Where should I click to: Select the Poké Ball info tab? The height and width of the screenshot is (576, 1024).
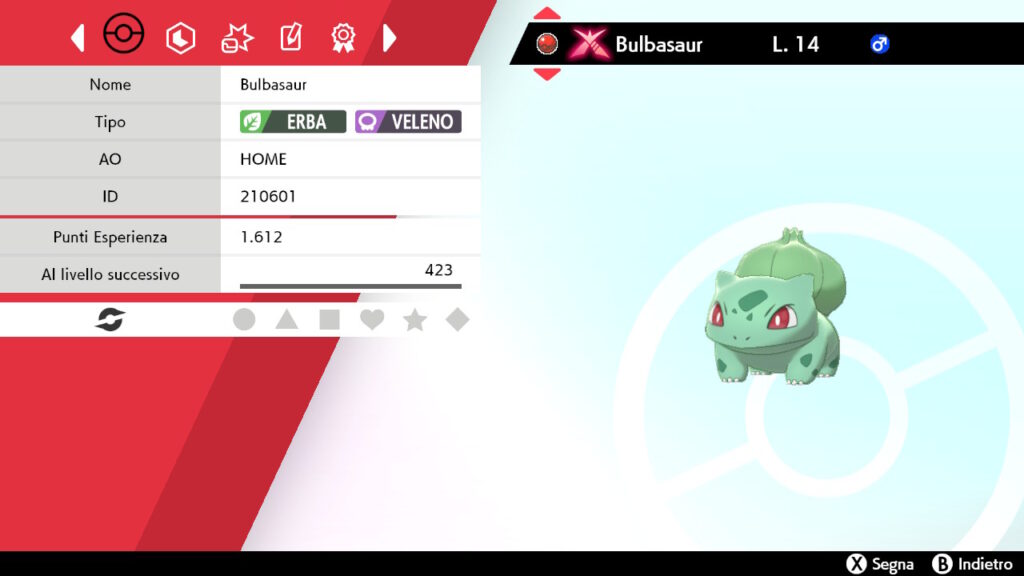(124, 37)
